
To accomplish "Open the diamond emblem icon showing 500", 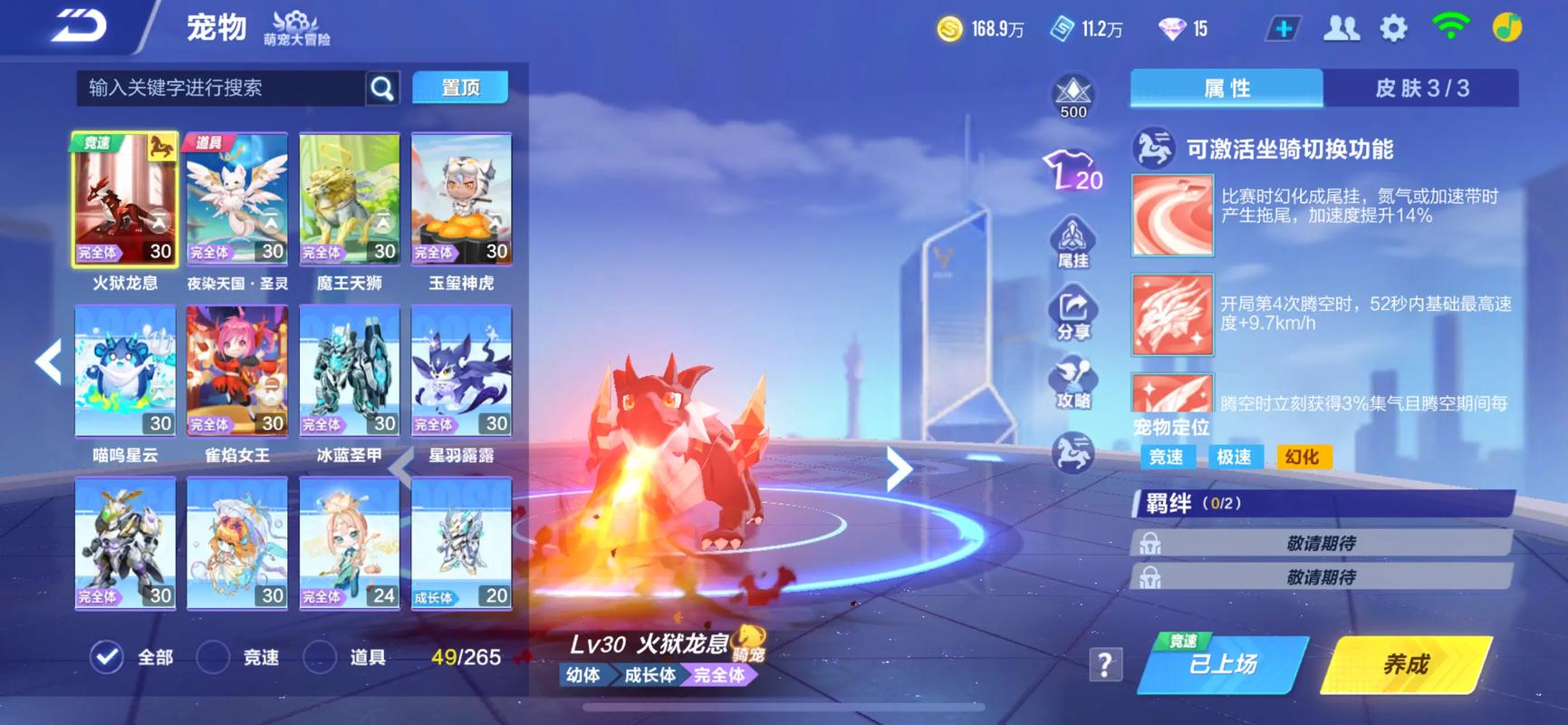I will coord(1073,93).
